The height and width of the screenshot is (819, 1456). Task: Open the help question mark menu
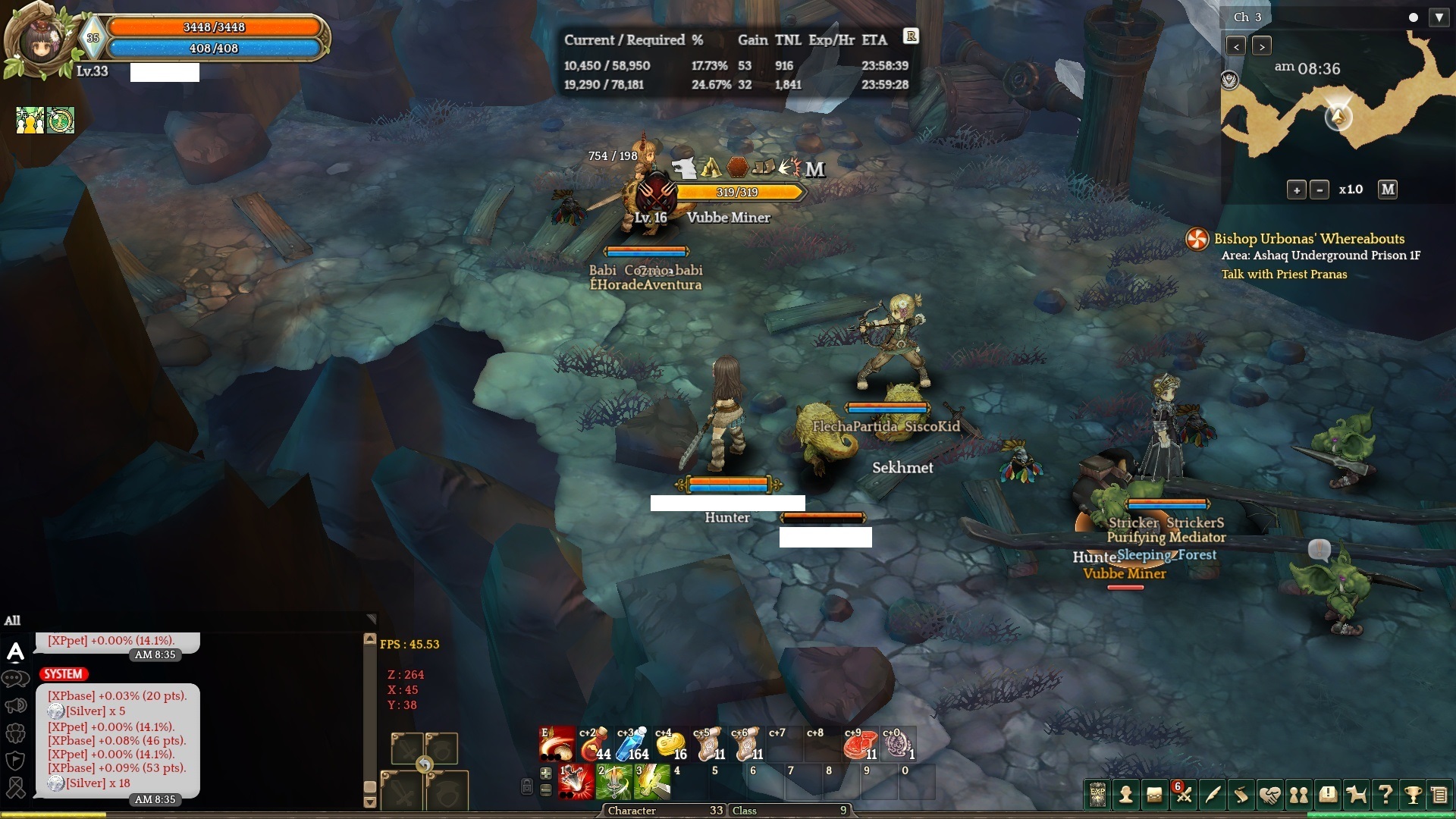pyautogui.click(x=1385, y=794)
